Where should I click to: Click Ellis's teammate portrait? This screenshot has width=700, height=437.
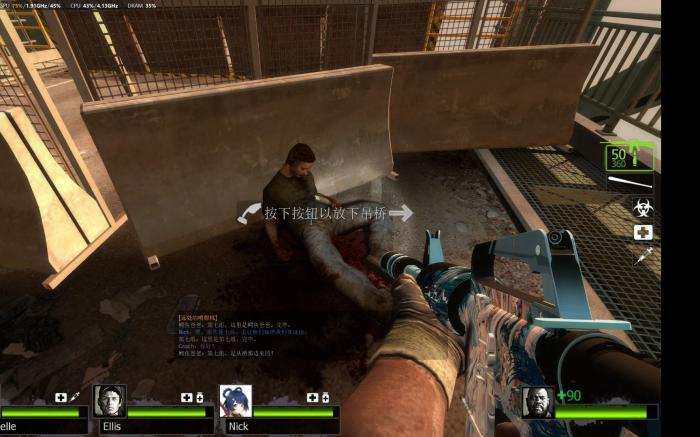coord(110,401)
